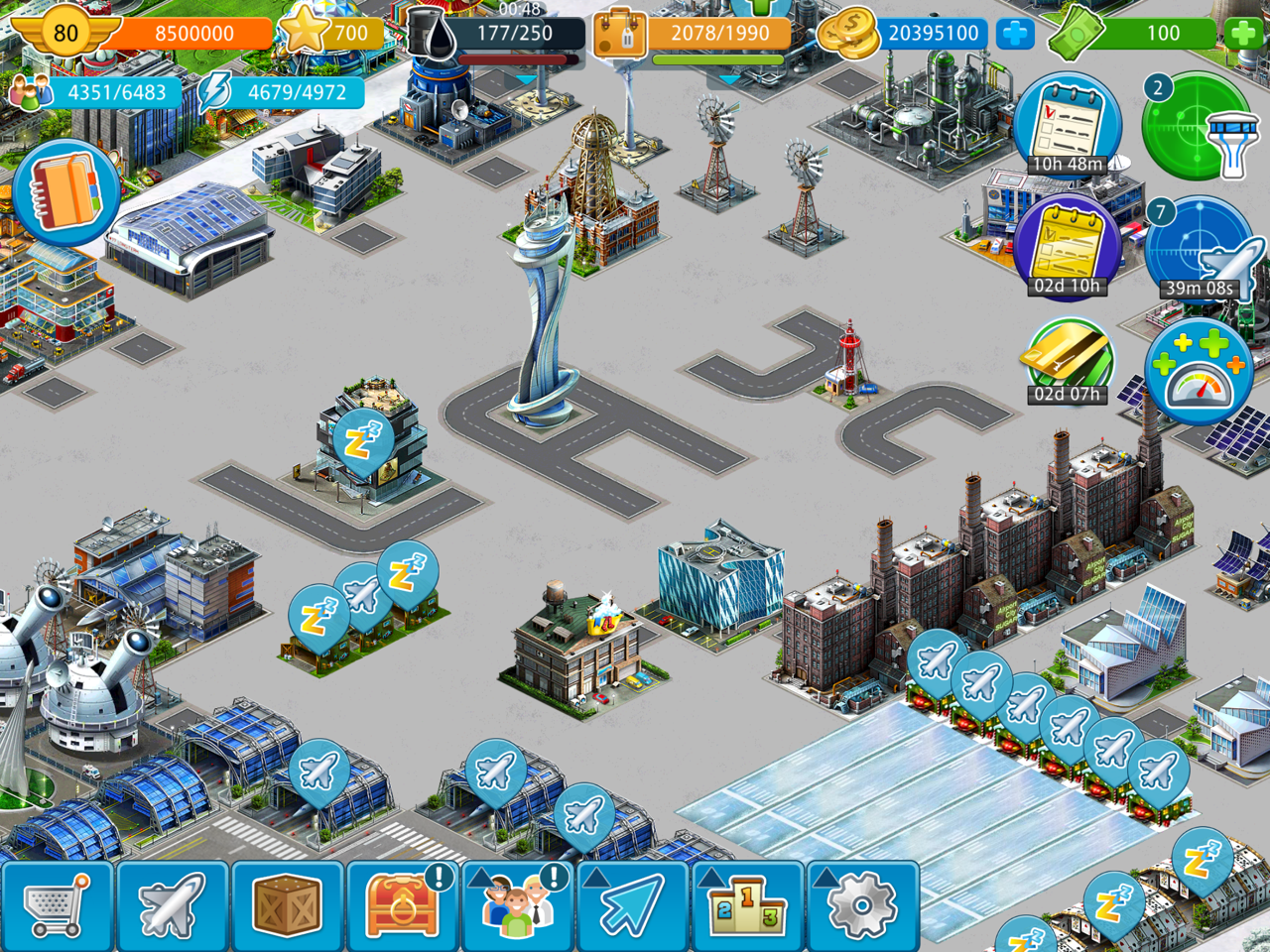Open the treasure chest with ring

tap(402, 906)
